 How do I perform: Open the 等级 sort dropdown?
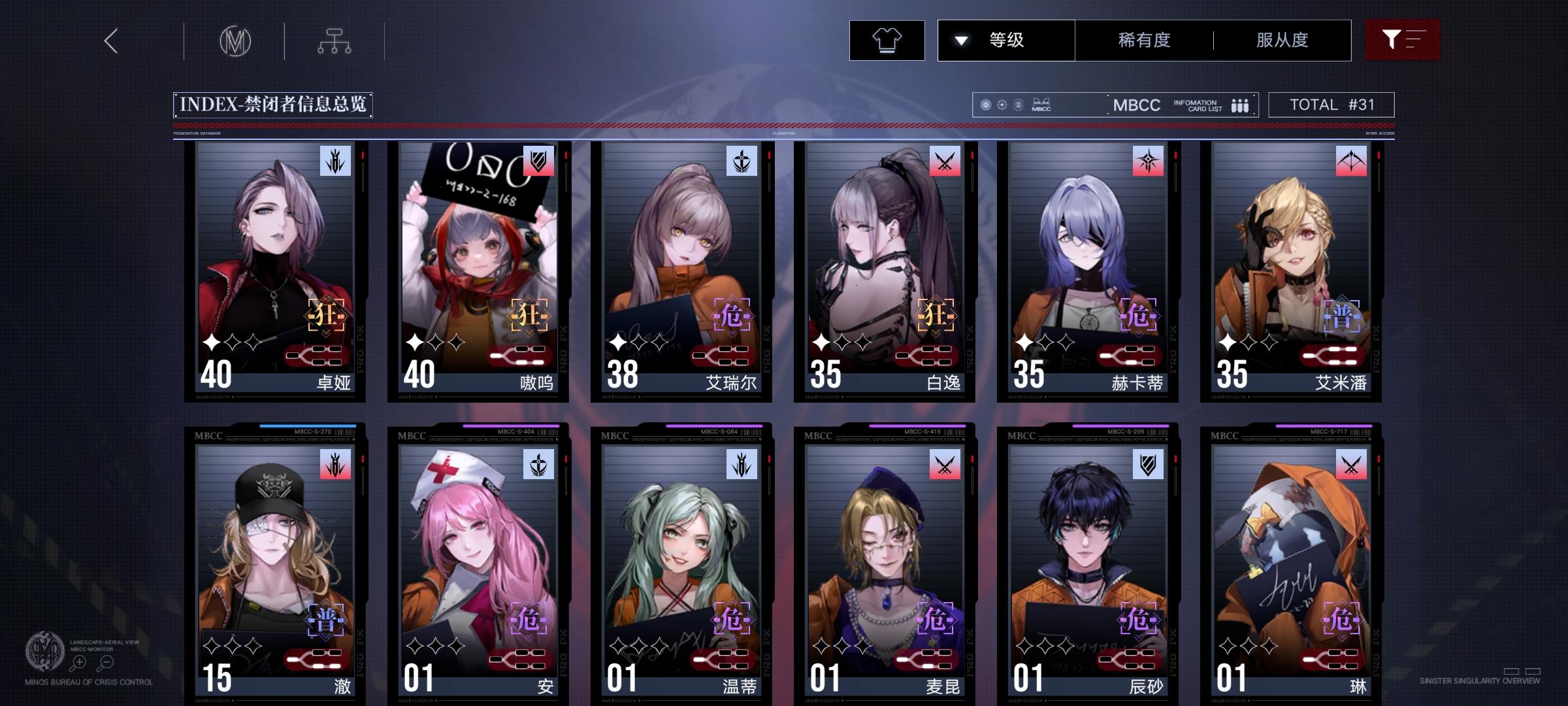pos(1004,40)
